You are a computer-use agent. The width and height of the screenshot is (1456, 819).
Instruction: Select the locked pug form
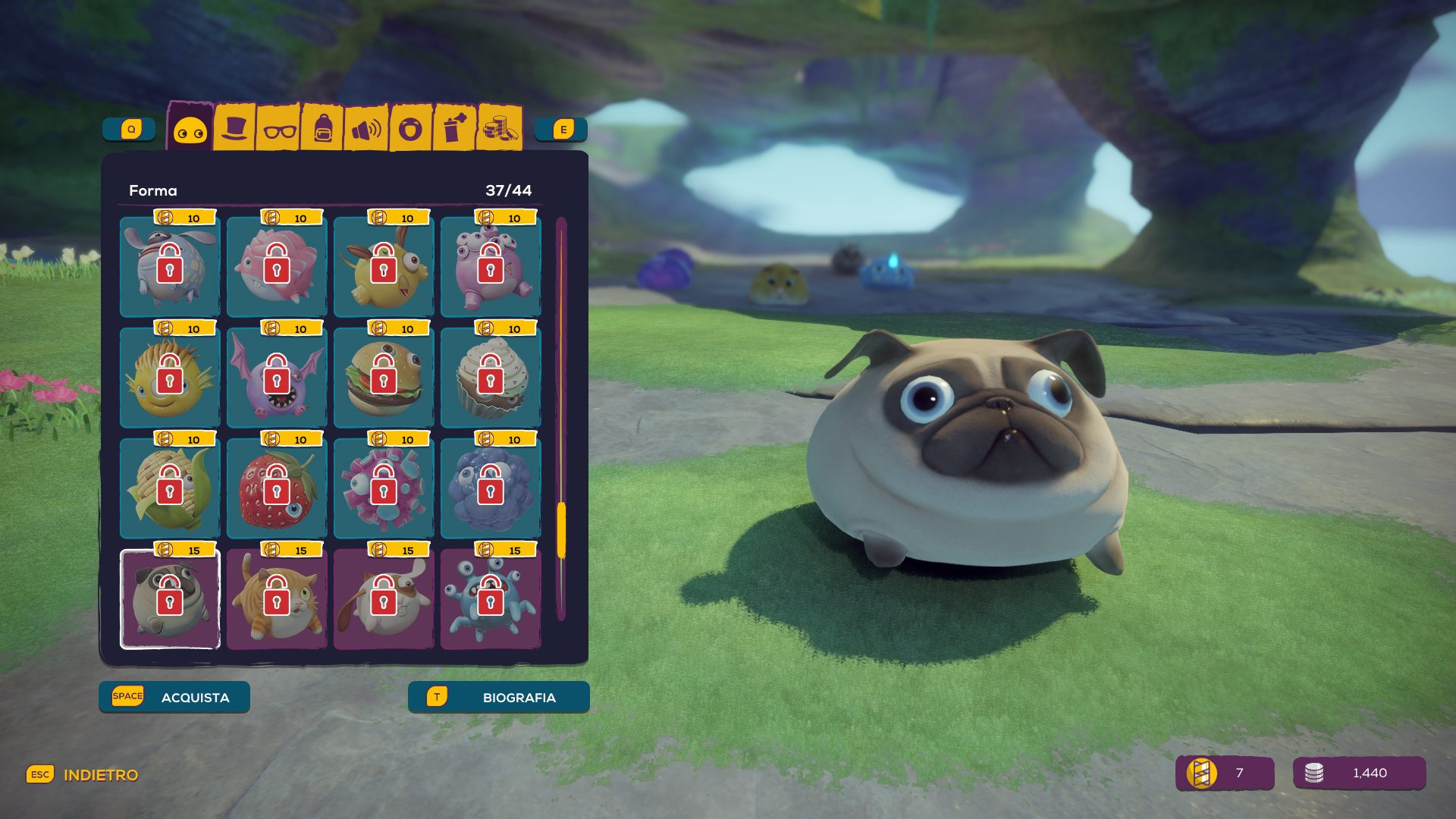tap(170, 600)
